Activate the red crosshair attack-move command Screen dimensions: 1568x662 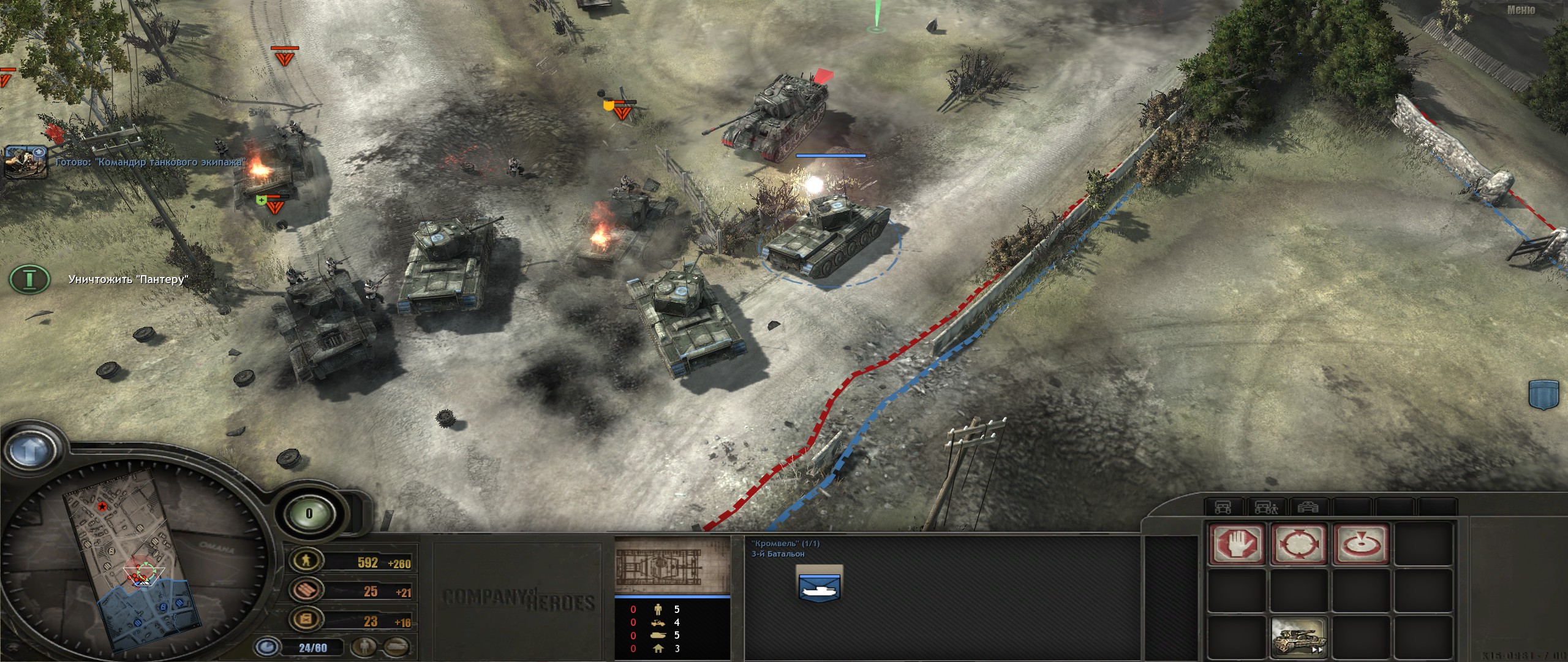[x=1298, y=544]
